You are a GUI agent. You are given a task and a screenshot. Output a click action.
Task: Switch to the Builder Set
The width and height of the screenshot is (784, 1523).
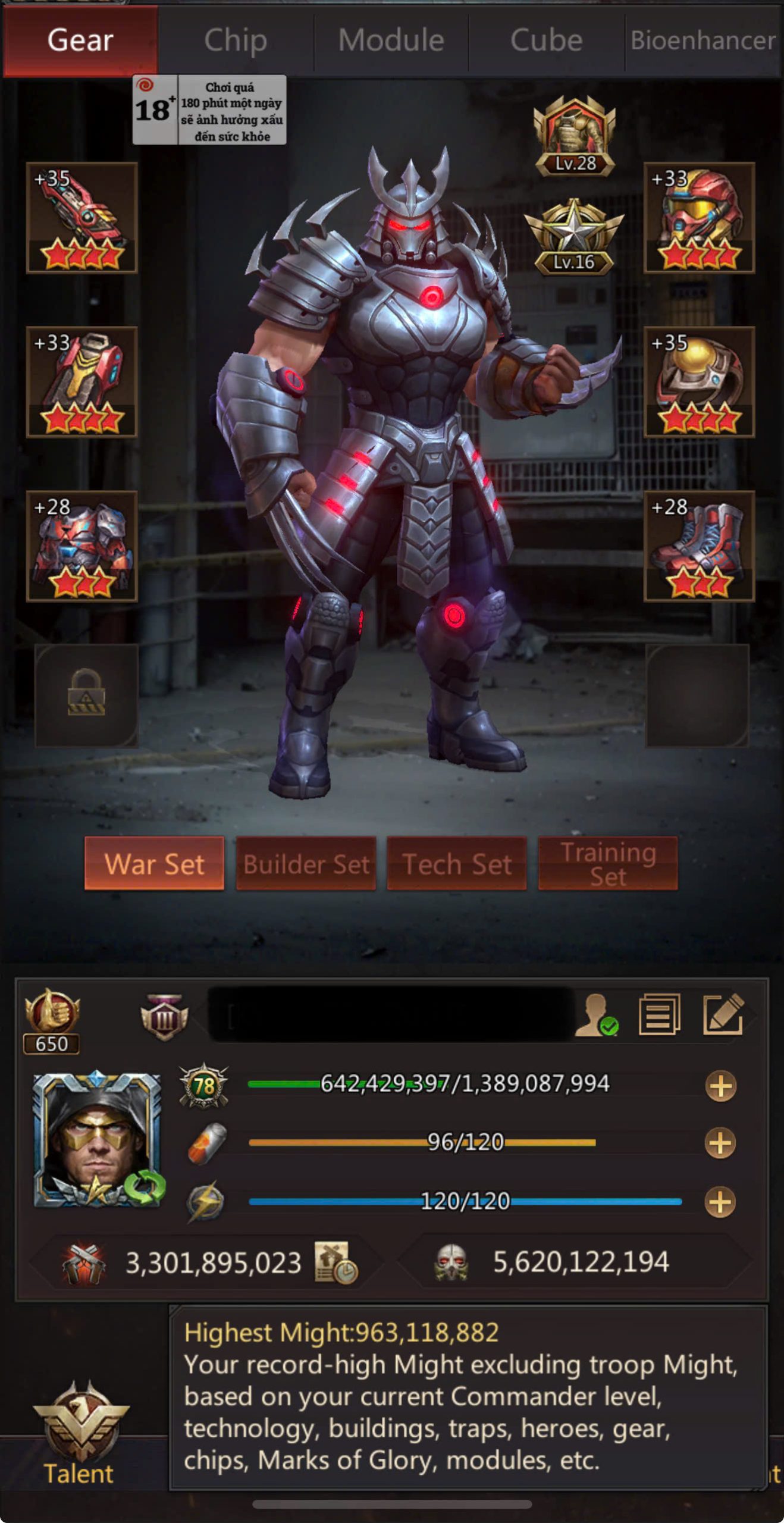306,863
